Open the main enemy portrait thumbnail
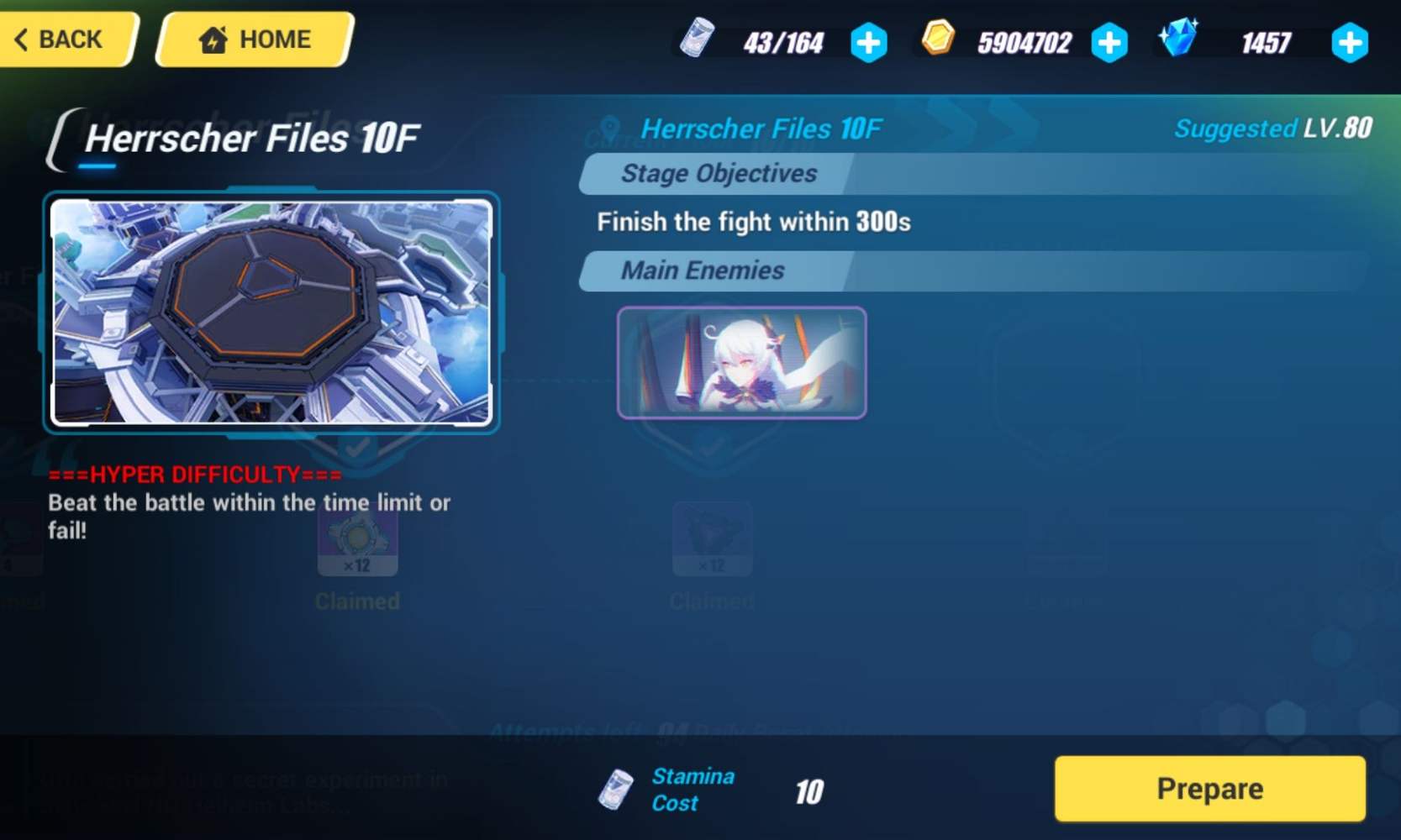 740,363
